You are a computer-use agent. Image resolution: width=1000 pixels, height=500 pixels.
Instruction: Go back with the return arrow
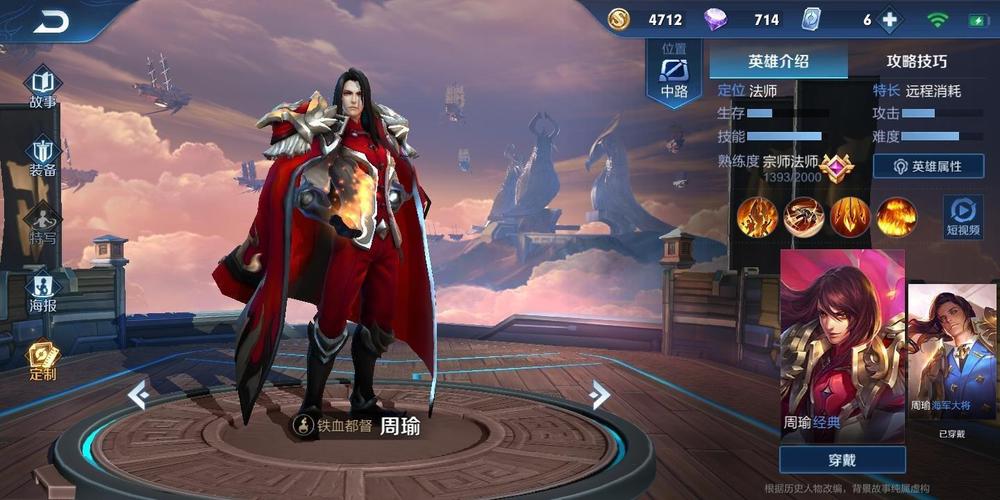[x=50, y=20]
